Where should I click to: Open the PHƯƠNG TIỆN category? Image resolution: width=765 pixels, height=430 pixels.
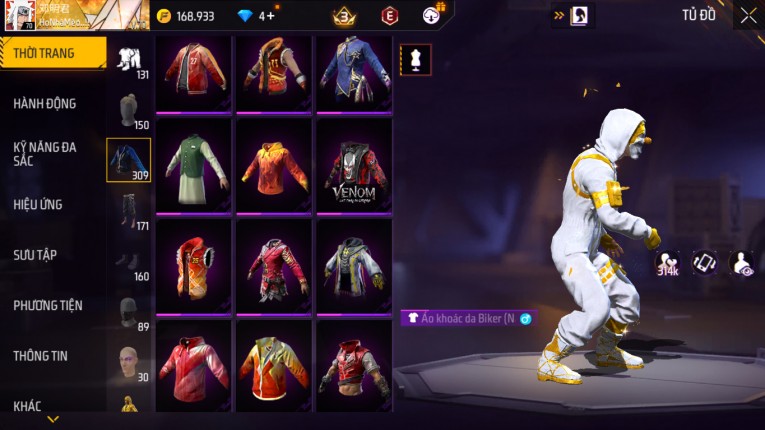tap(48, 305)
